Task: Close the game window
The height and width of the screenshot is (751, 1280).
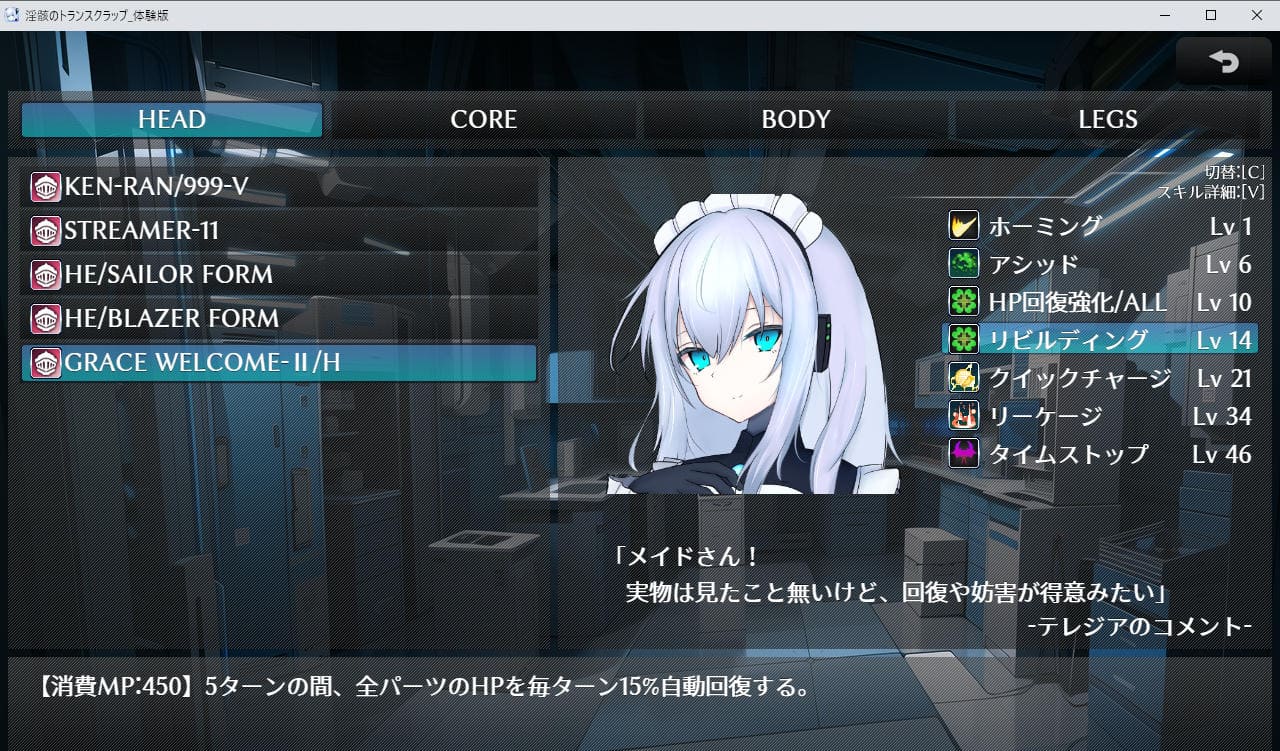Action: [x=1256, y=15]
